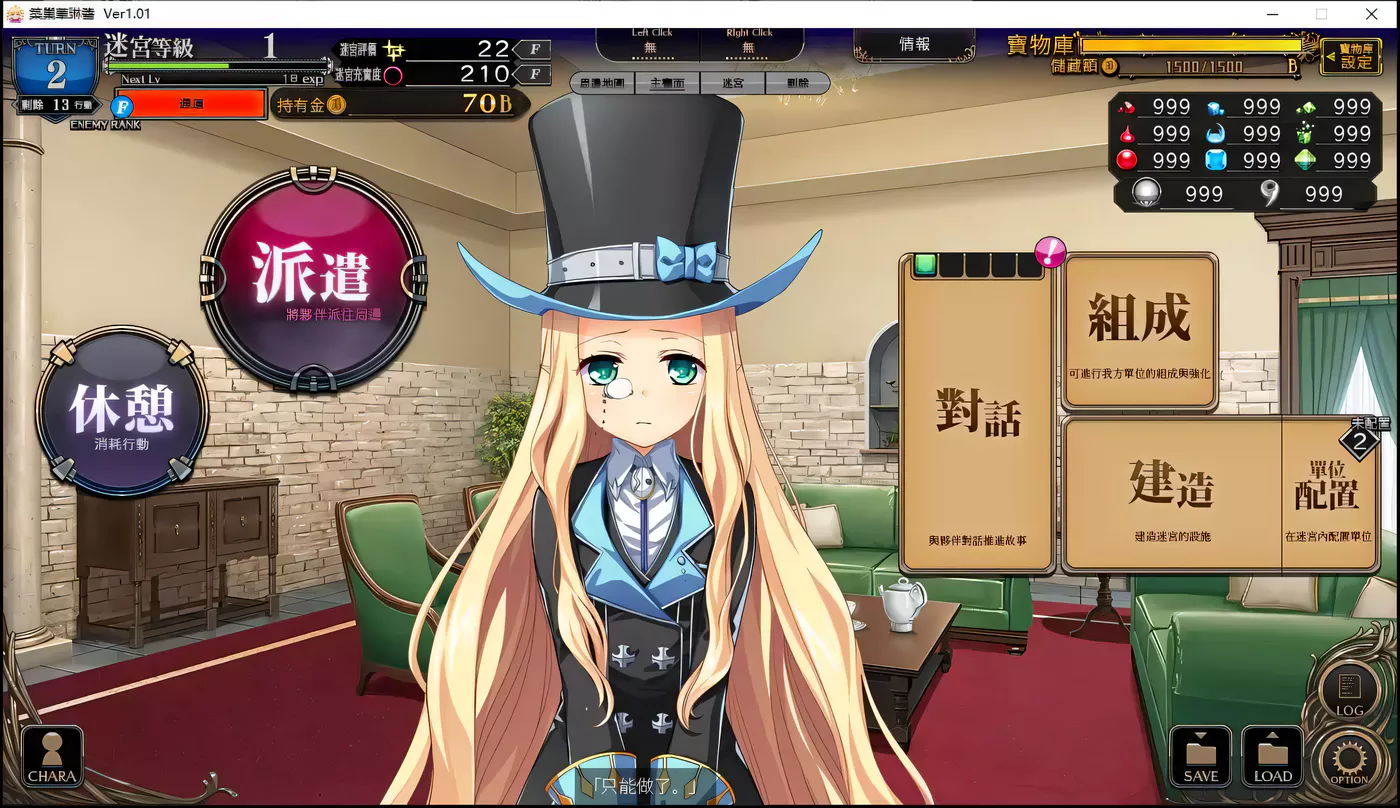Open the LOAD folder icon
The width and height of the screenshot is (1400, 808).
pos(1272,756)
